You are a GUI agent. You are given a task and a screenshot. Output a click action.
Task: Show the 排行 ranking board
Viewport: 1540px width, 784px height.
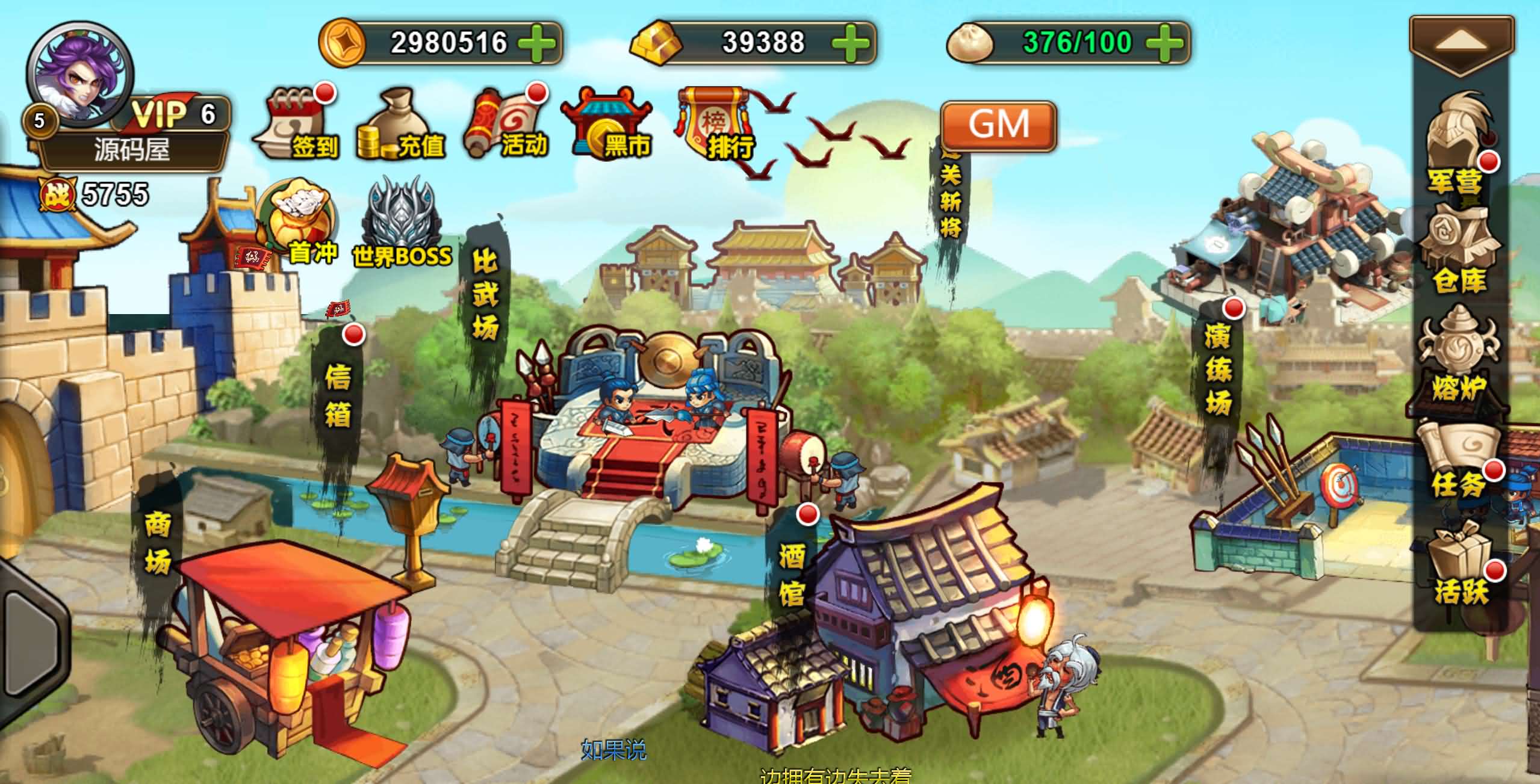point(716,125)
